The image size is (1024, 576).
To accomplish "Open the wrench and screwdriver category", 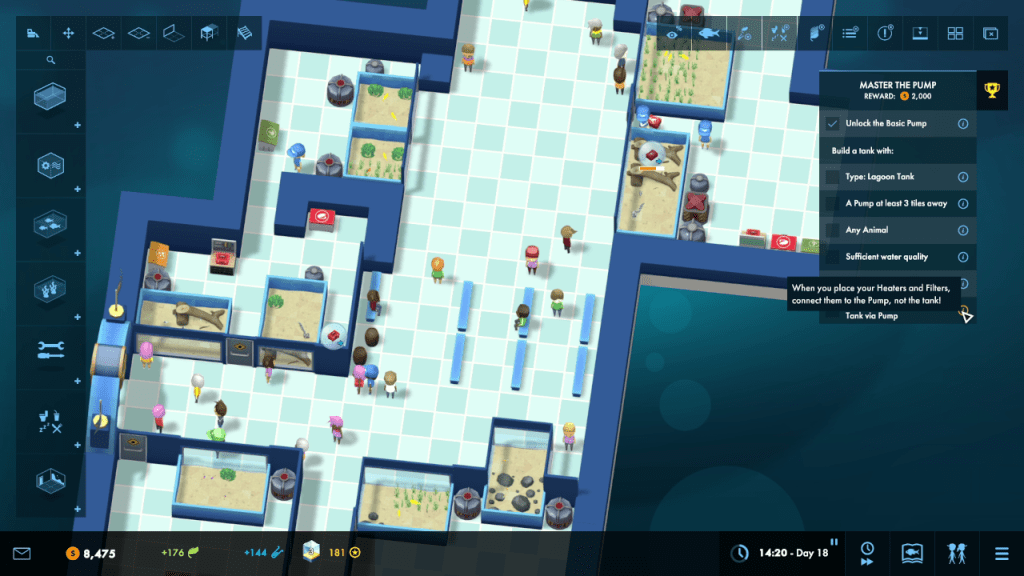I will tap(49, 349).
